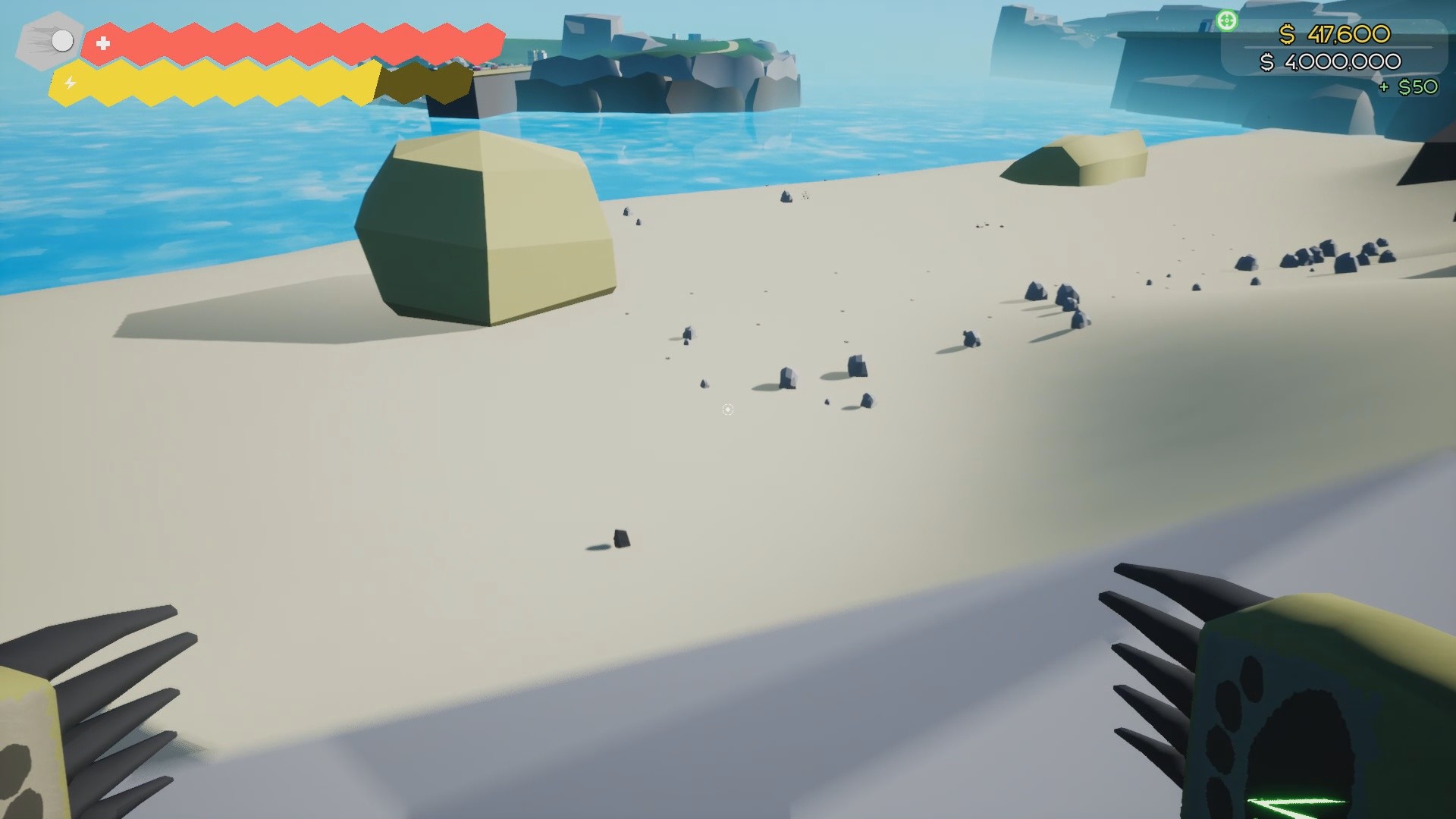The width and height of the screenshot is (1456, 819).
Task: Click the +$50 income popup text
Action: 1409,86
